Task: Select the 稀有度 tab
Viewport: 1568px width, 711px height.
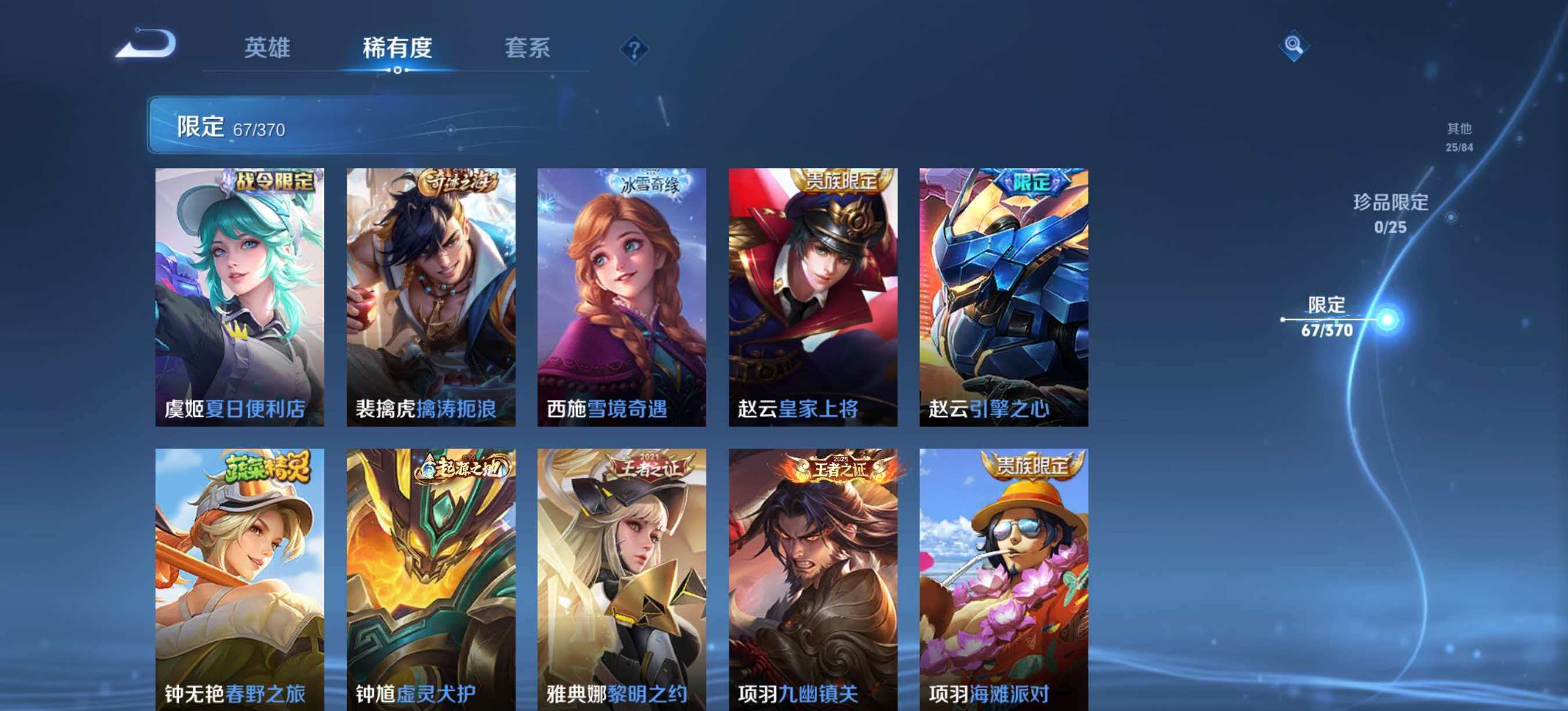Action: [396, 50]
